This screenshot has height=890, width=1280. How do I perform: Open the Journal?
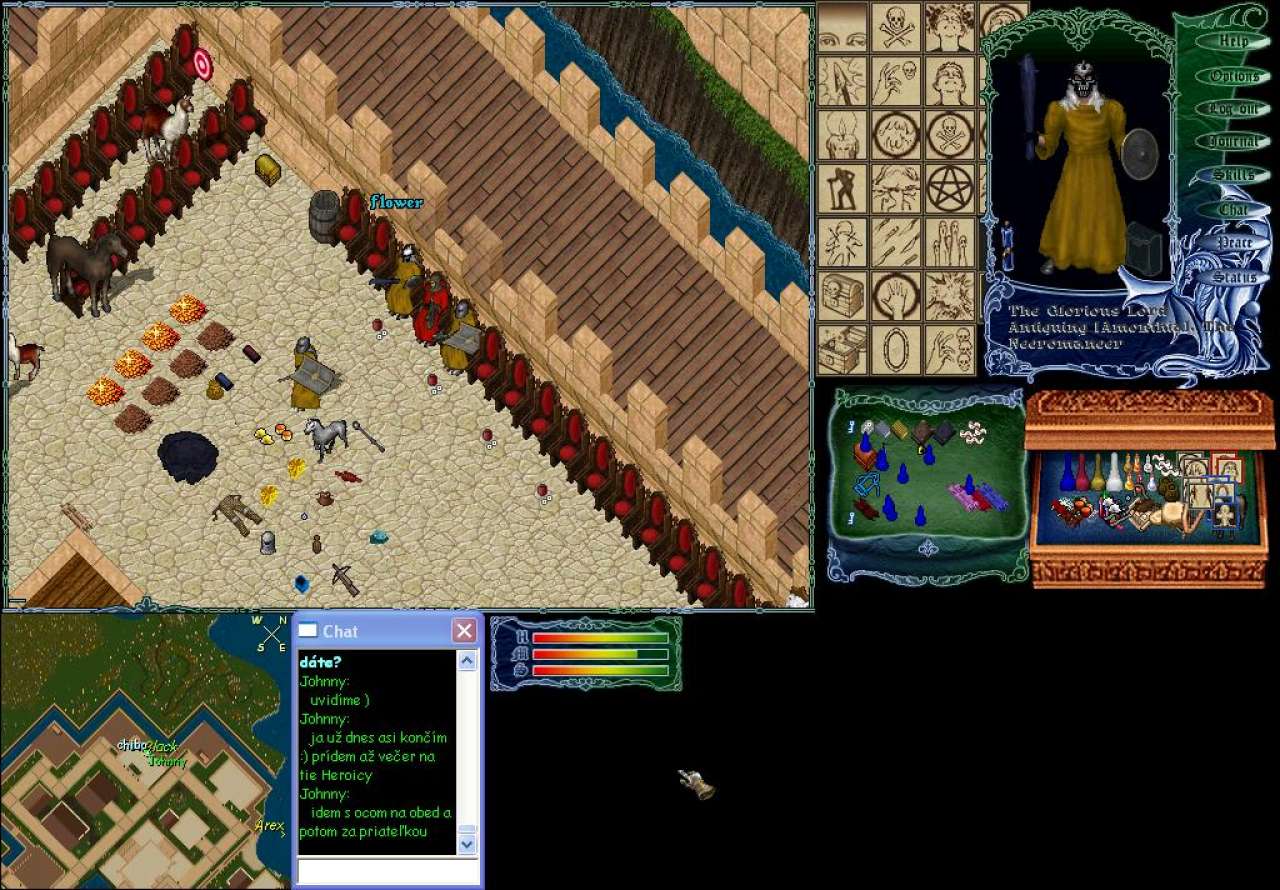1233,142
